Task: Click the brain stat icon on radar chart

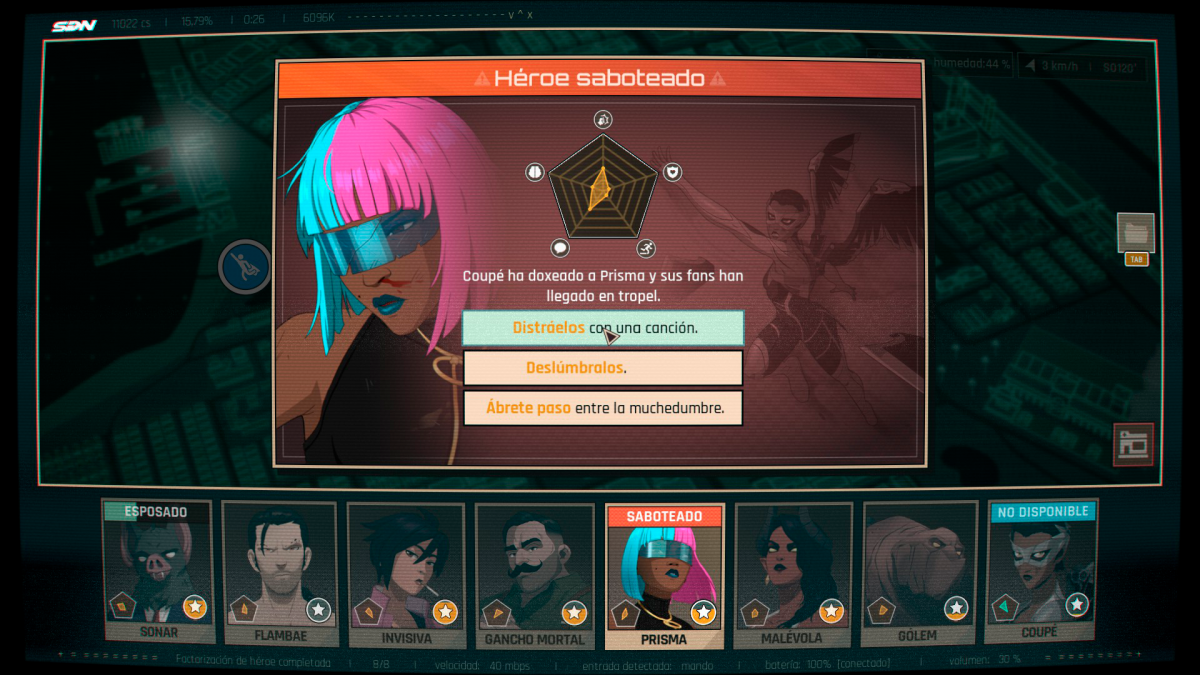Action: tap(535, 172)
